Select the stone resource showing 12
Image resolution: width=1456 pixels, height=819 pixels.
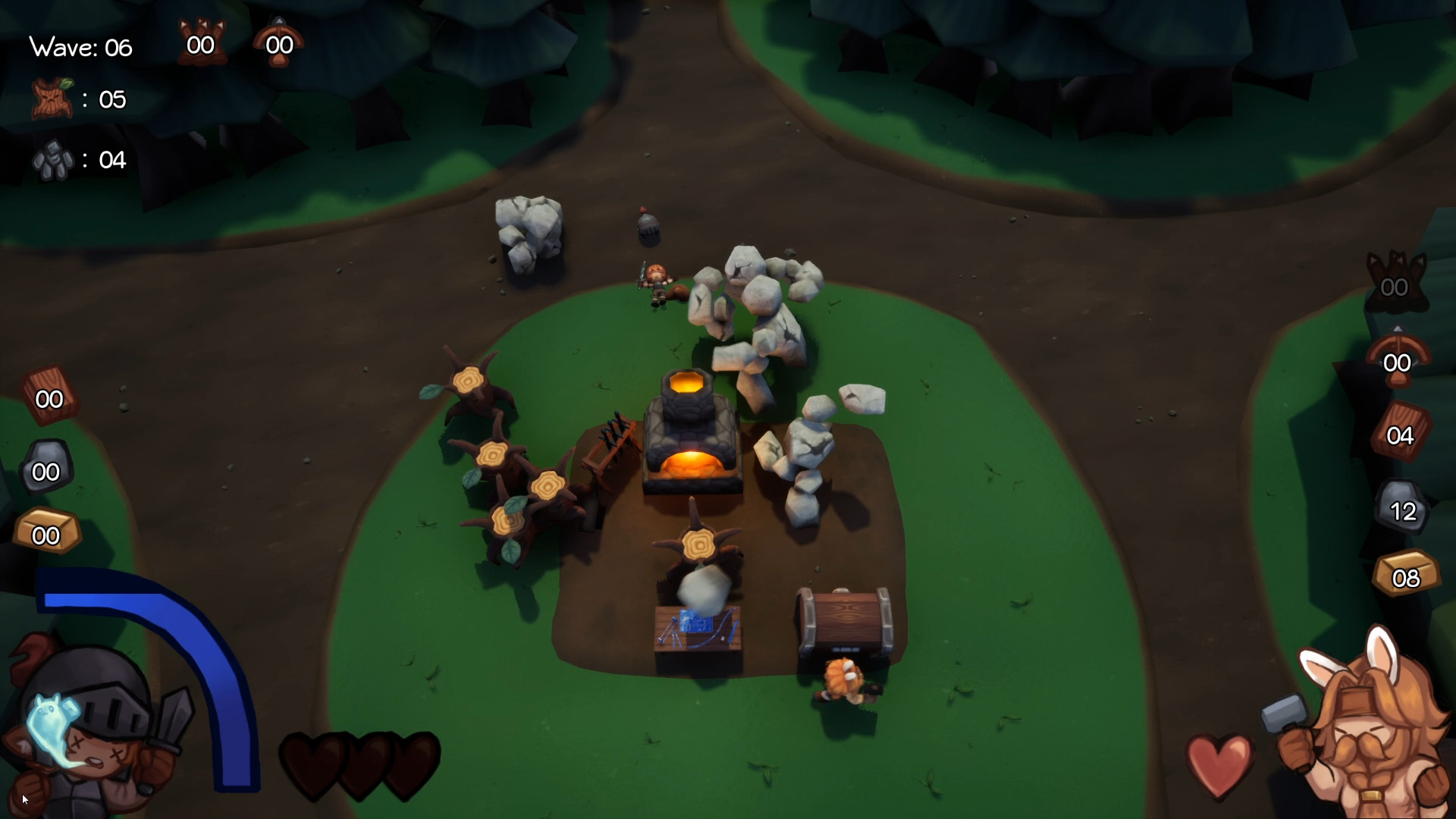1402,508
